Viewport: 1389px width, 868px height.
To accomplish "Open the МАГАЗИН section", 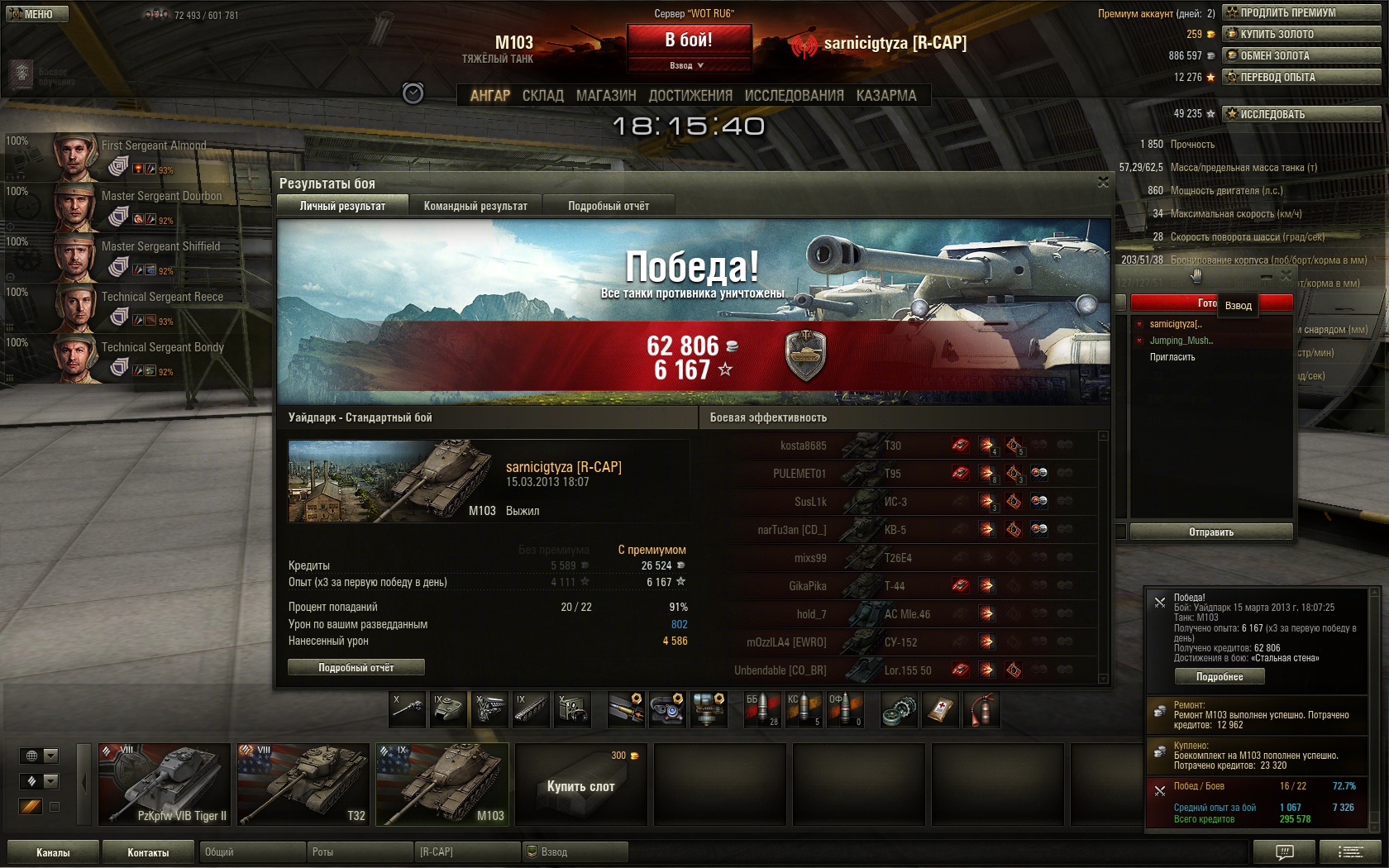I will pyautogui.click(x=606, y=96).
